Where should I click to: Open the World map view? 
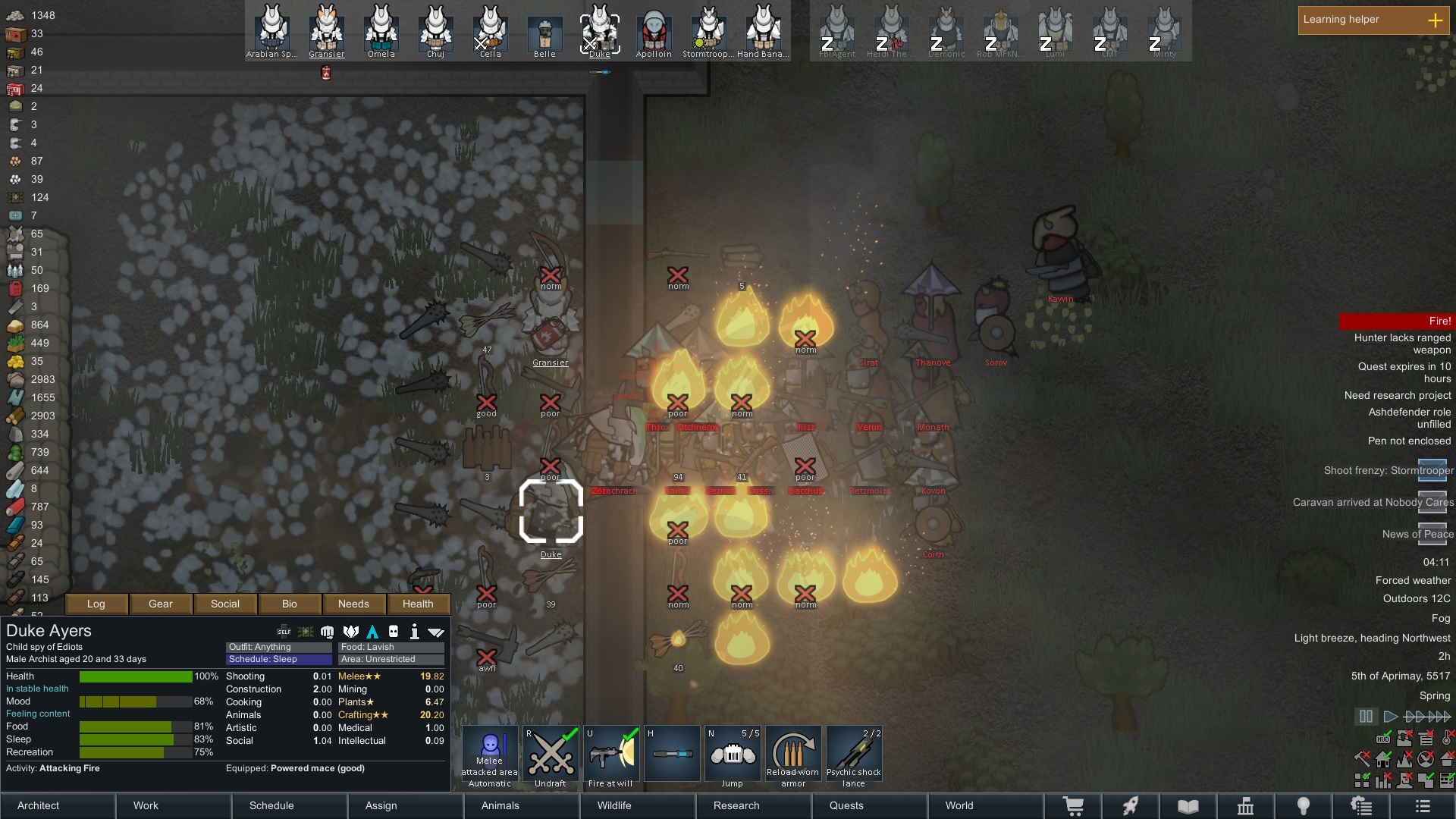point(985,805)
